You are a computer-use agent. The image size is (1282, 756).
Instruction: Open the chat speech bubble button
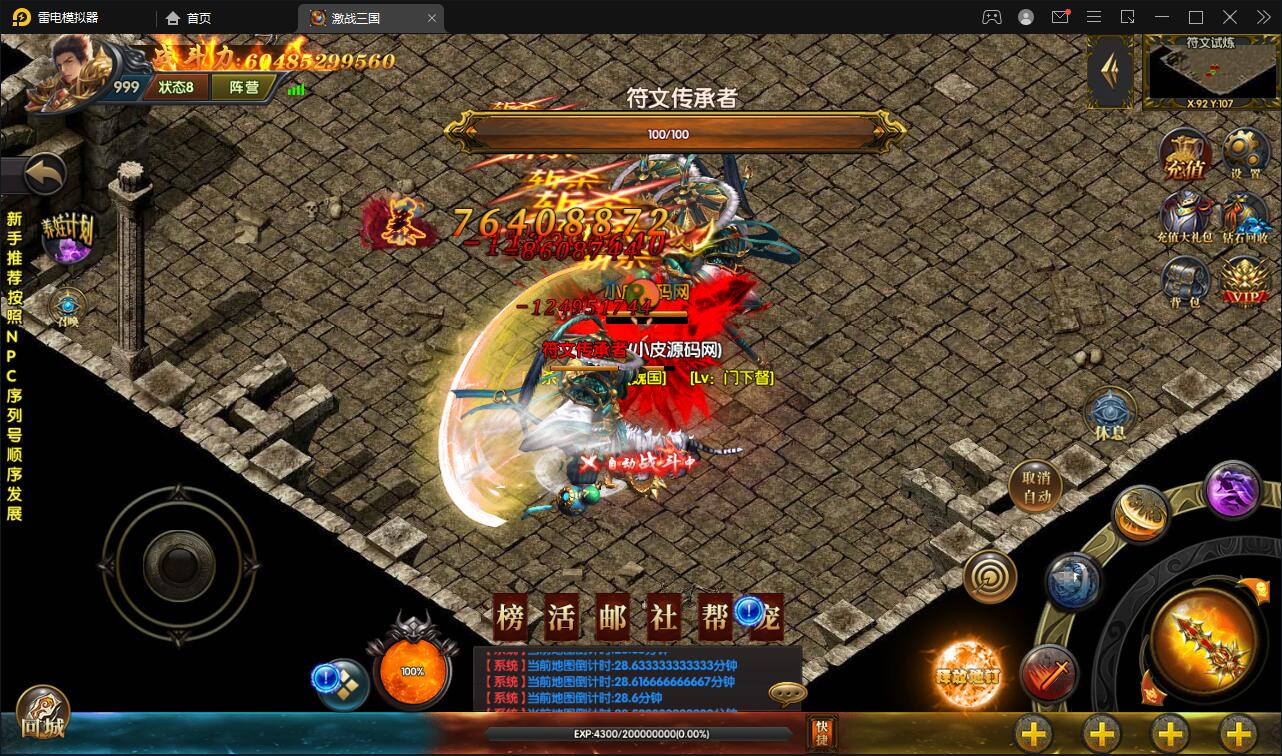(787, 693)
